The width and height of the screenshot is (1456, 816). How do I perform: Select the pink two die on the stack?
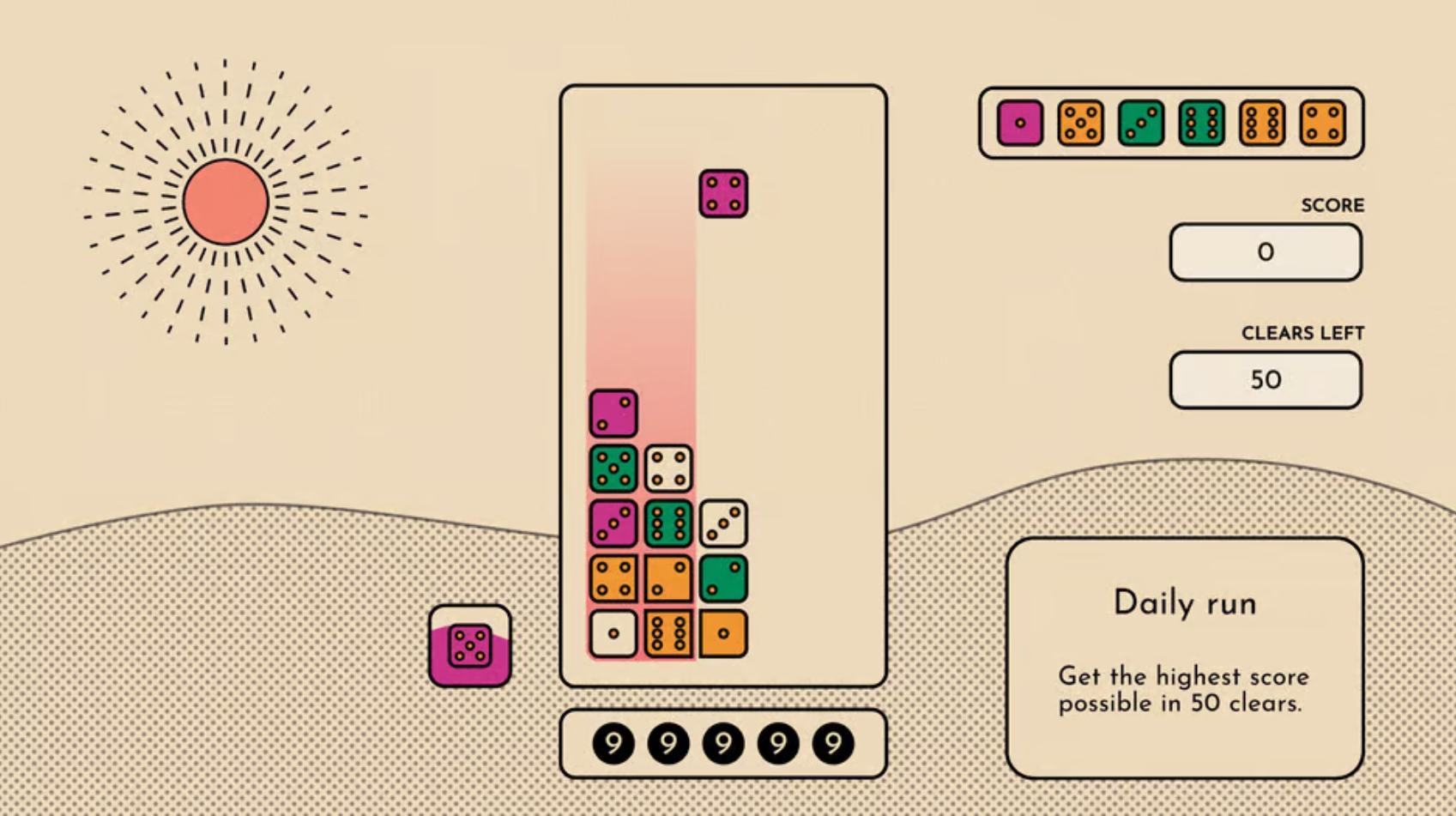[x=613, y=414]
